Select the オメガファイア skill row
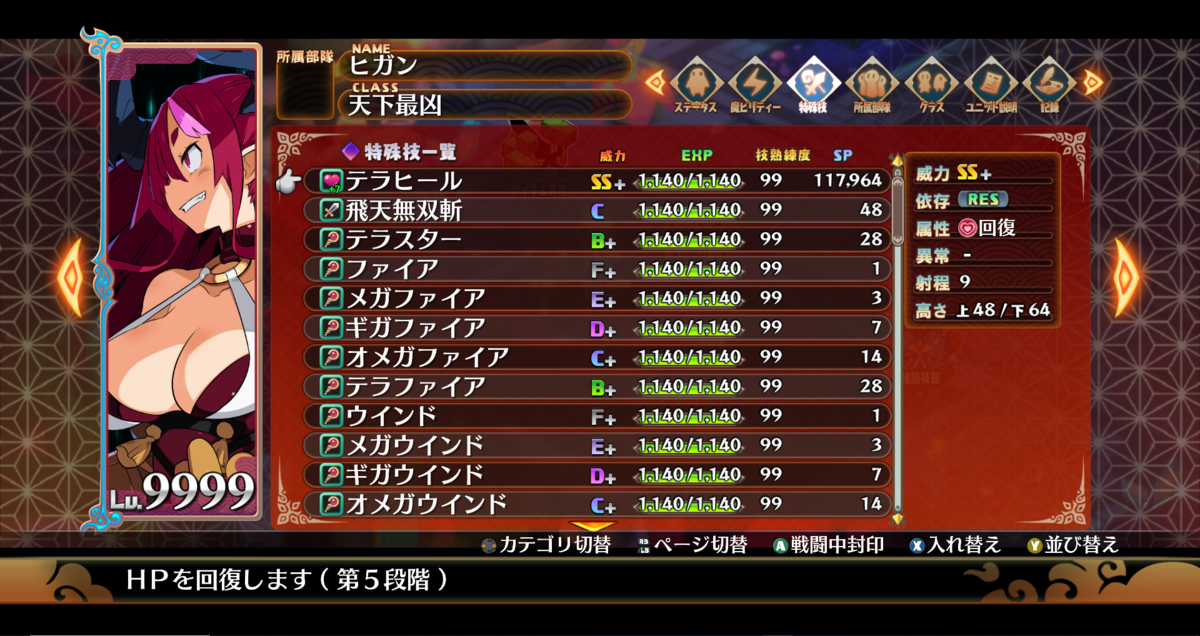Screen dimensions: 1200x636 [x=600, y=356]
